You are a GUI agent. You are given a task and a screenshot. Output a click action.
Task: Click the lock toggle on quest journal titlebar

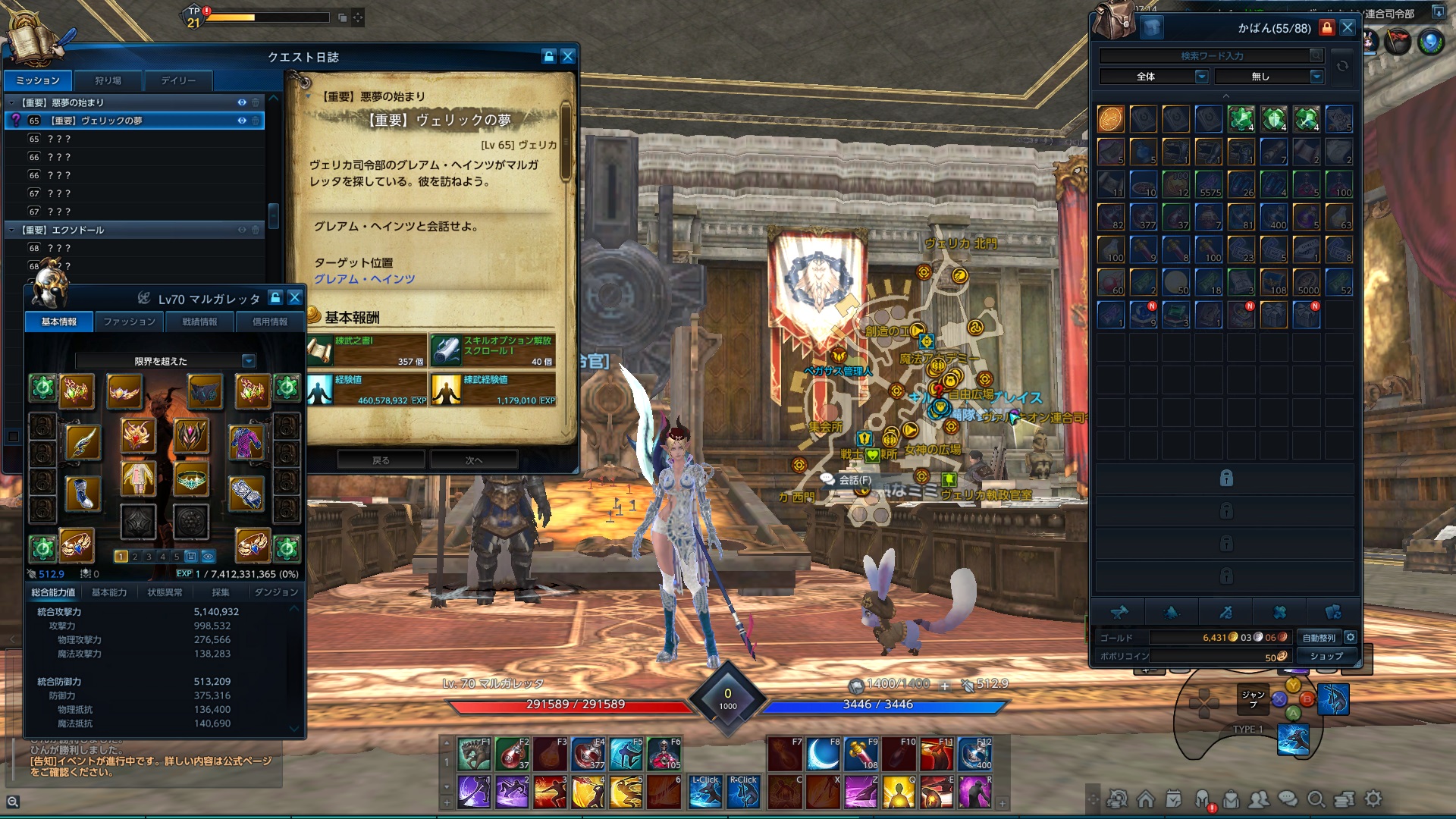coord(548,55)
